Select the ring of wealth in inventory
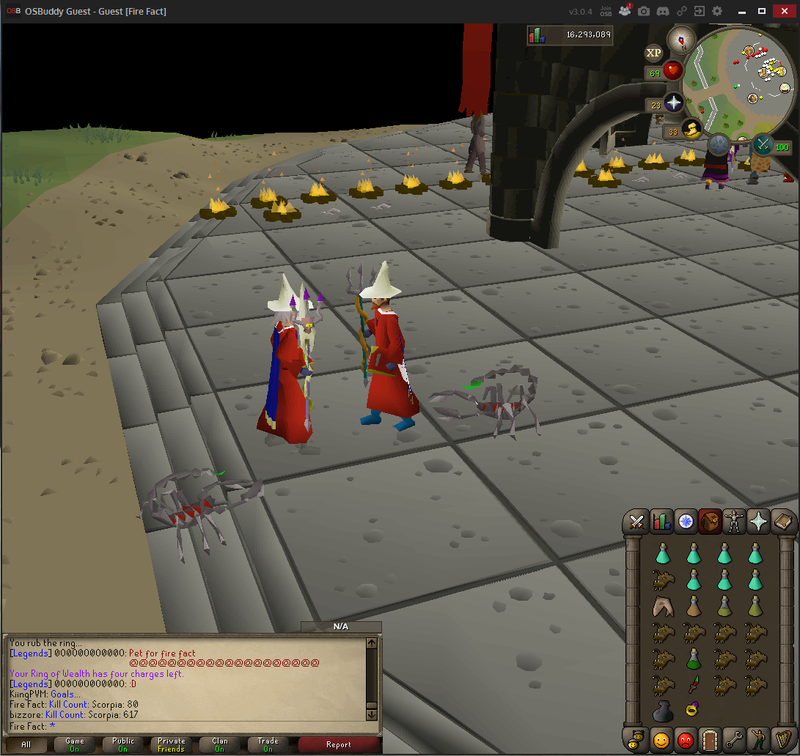 coord(692,709)
